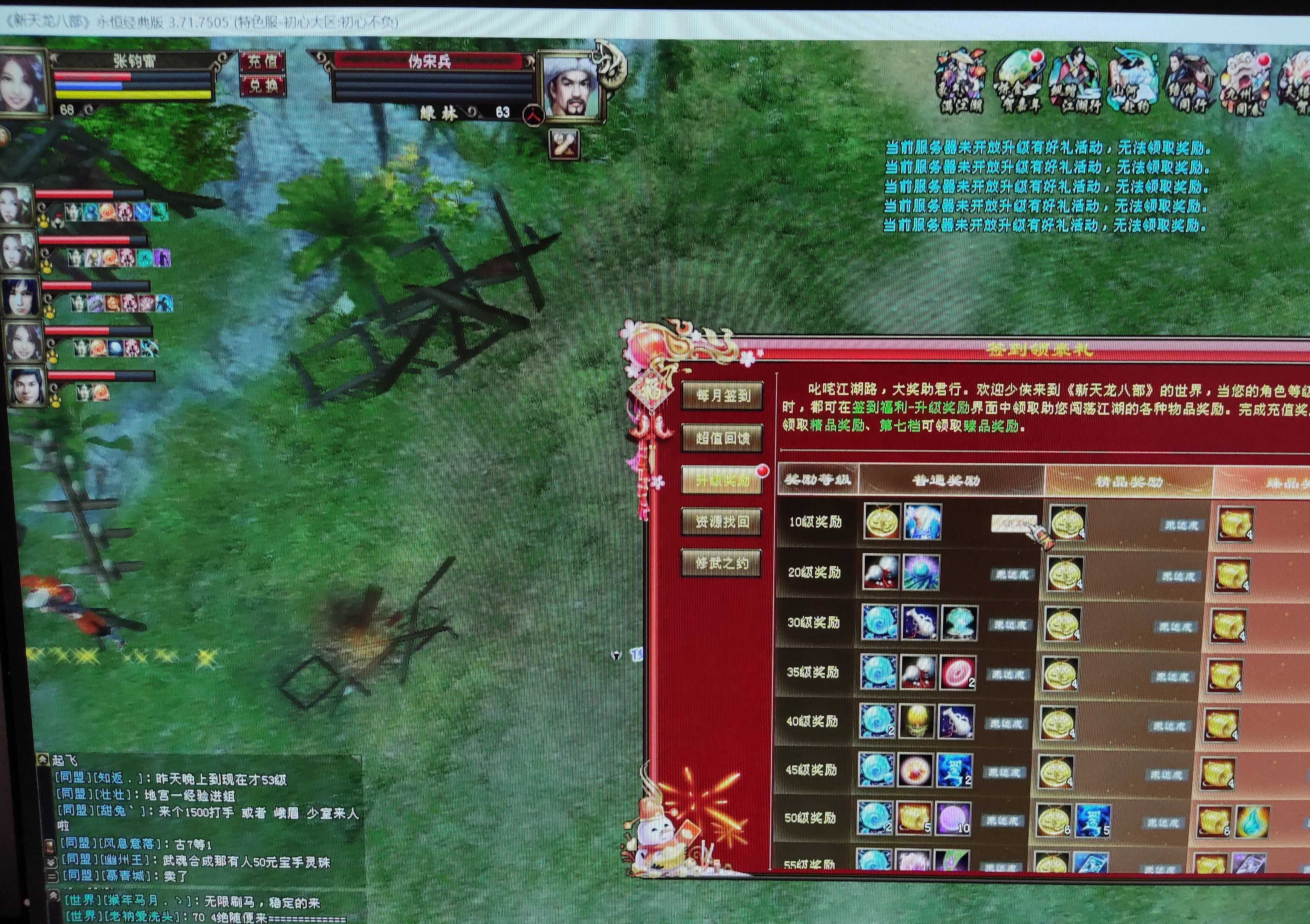Click the 10级奖励 blue robe item icon
Image resolution: width=1310 pixels, height=924 pixels.
pyautogui.click(x=922, y=521)
